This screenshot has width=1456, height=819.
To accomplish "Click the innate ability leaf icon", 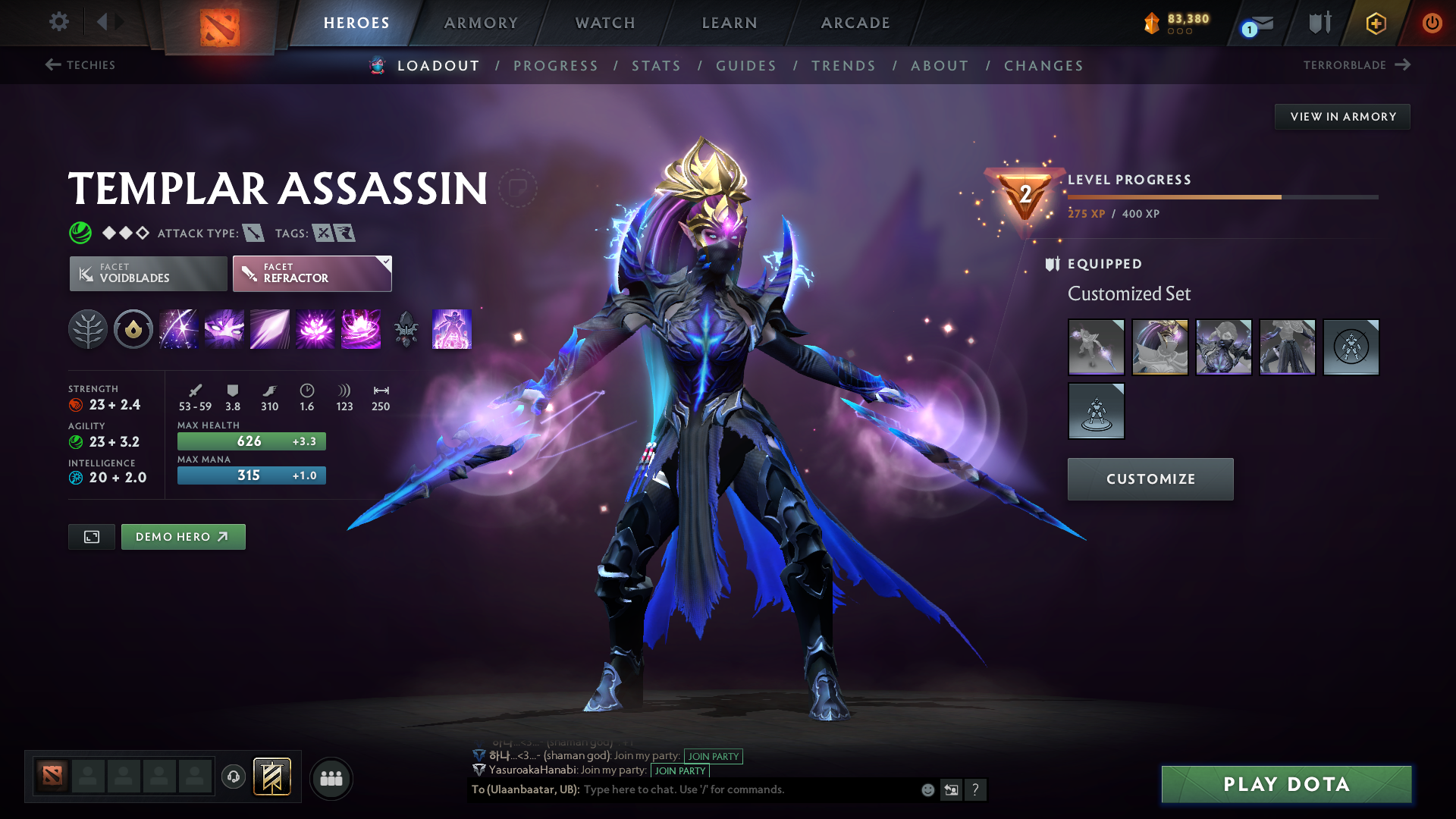I will (88, 329).
